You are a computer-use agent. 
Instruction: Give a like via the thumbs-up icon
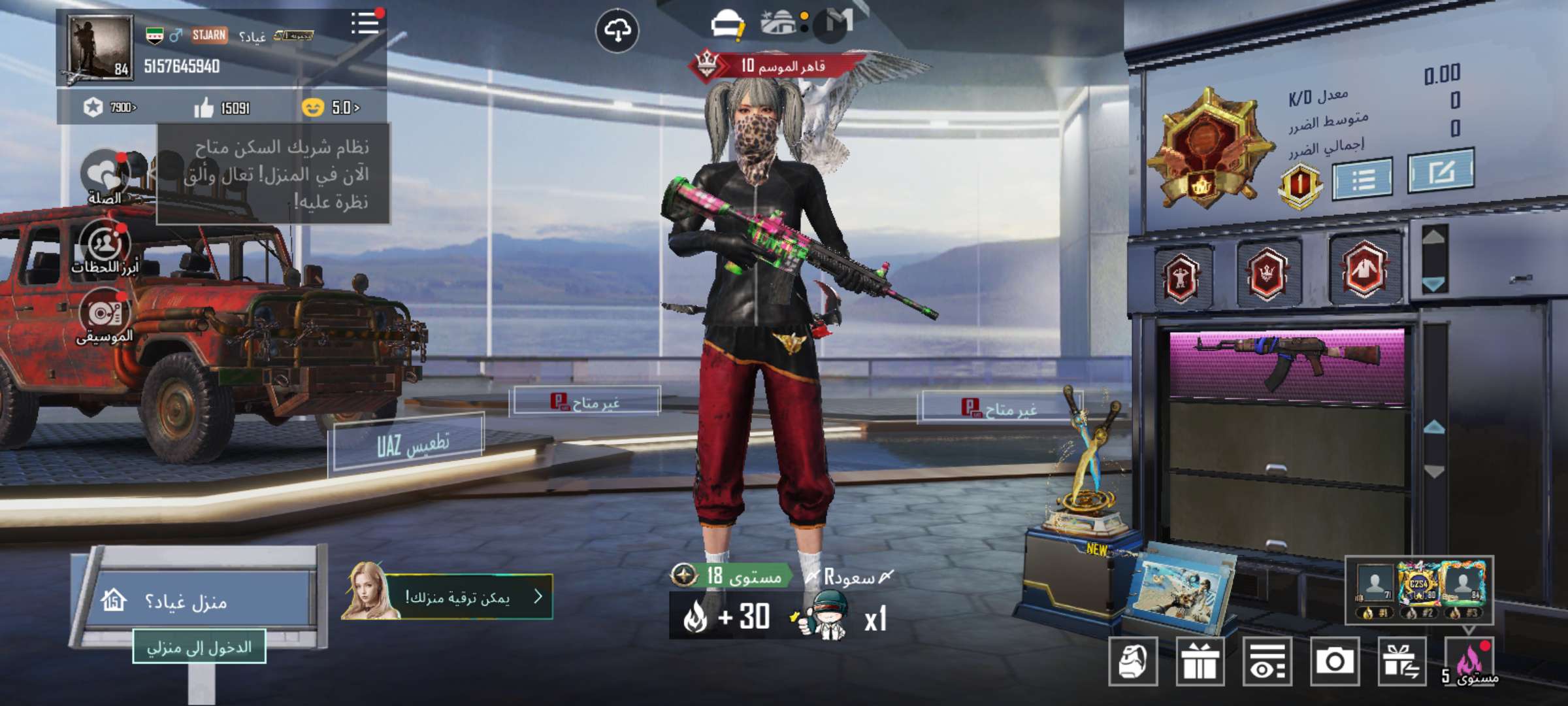[204, 107]
